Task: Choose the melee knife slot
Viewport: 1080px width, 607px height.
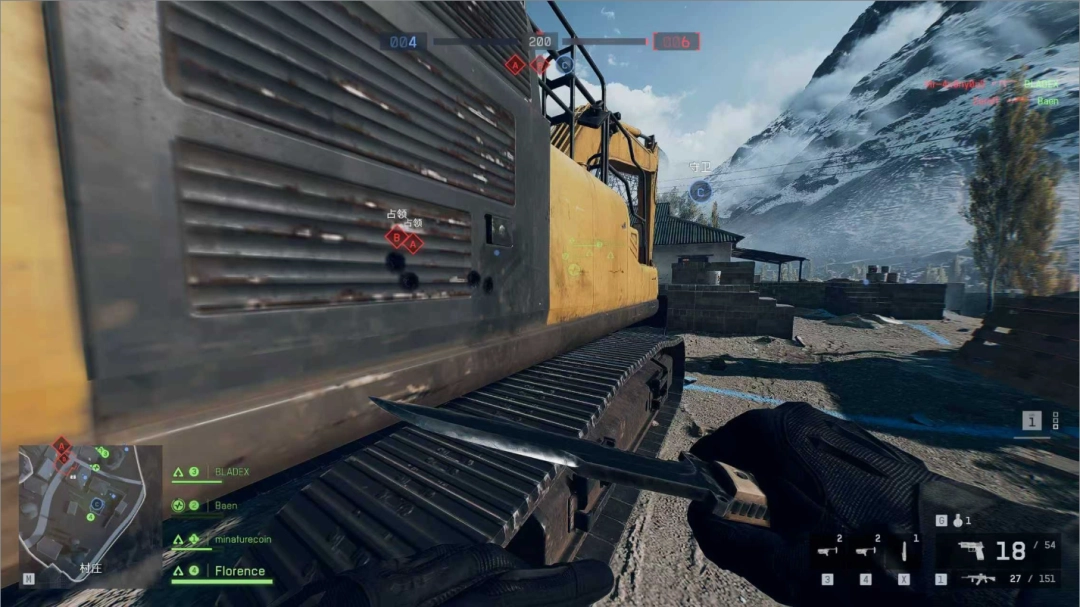Action: (x=905, y=551)
